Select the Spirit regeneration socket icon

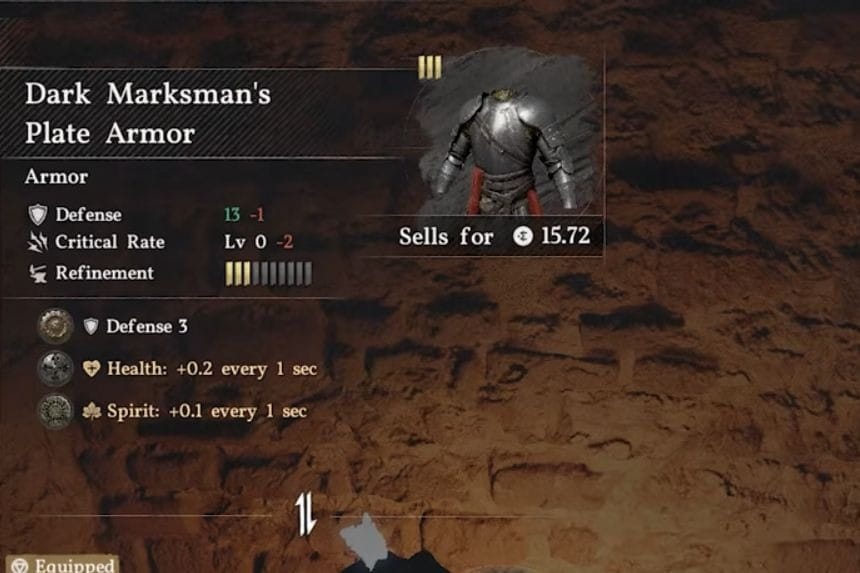coord(54,411)
